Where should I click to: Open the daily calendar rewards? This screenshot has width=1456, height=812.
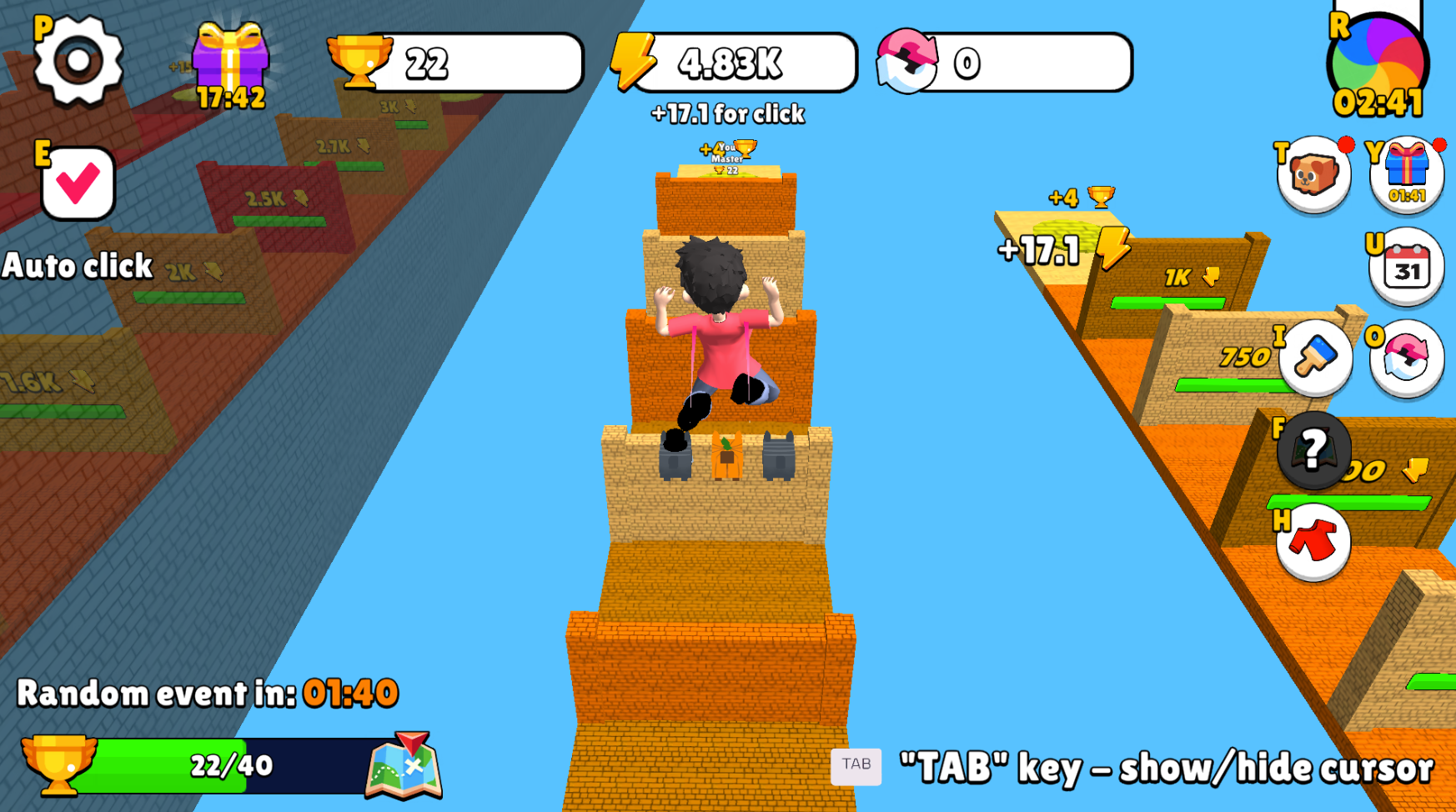(x=1404, y=265)
